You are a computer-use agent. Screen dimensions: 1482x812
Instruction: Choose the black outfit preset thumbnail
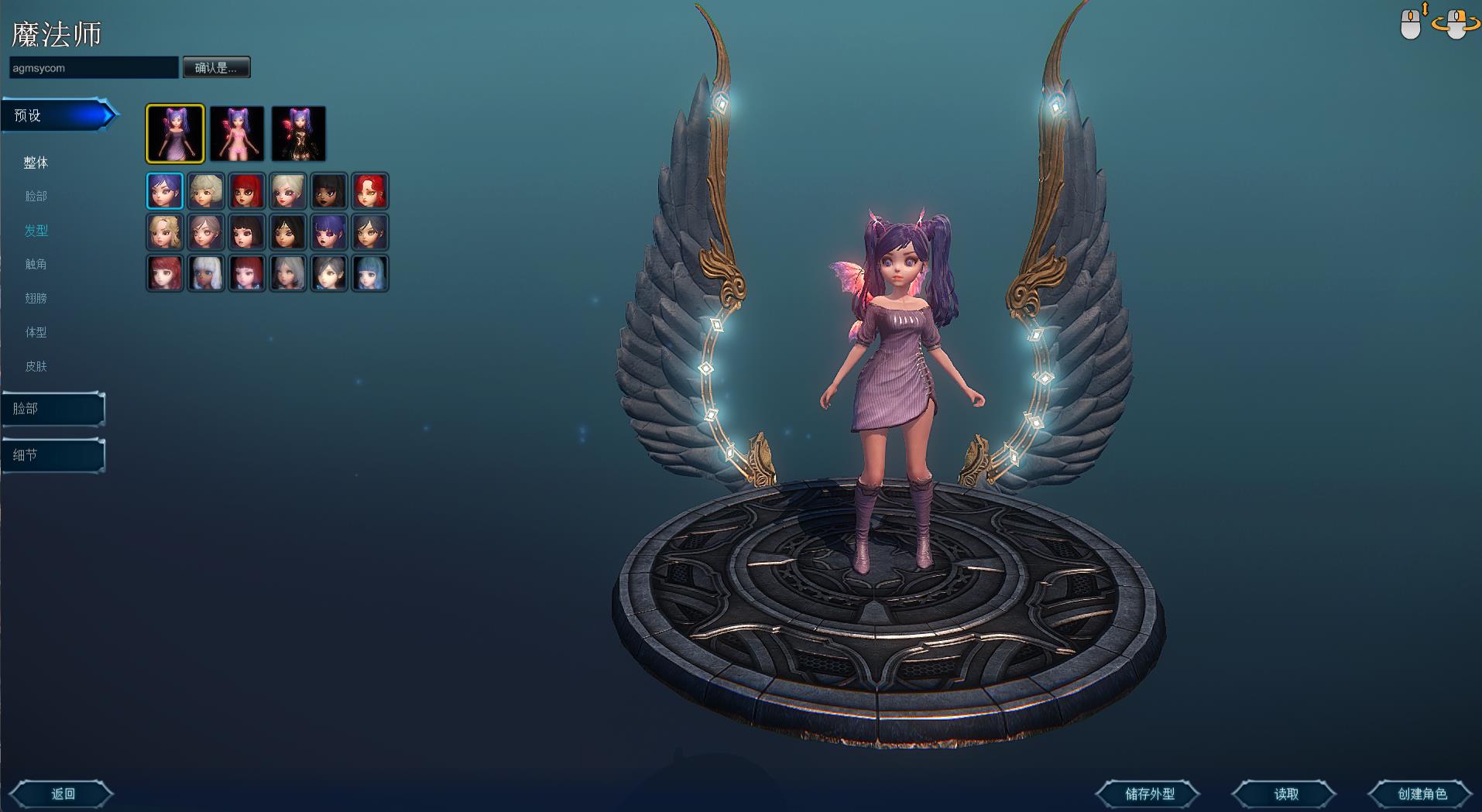point(298,134)
